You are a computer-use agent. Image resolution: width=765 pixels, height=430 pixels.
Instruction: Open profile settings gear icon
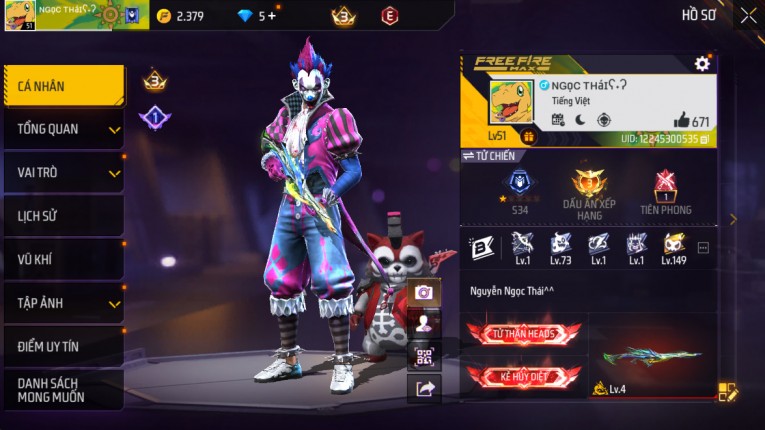pos(702,64)
